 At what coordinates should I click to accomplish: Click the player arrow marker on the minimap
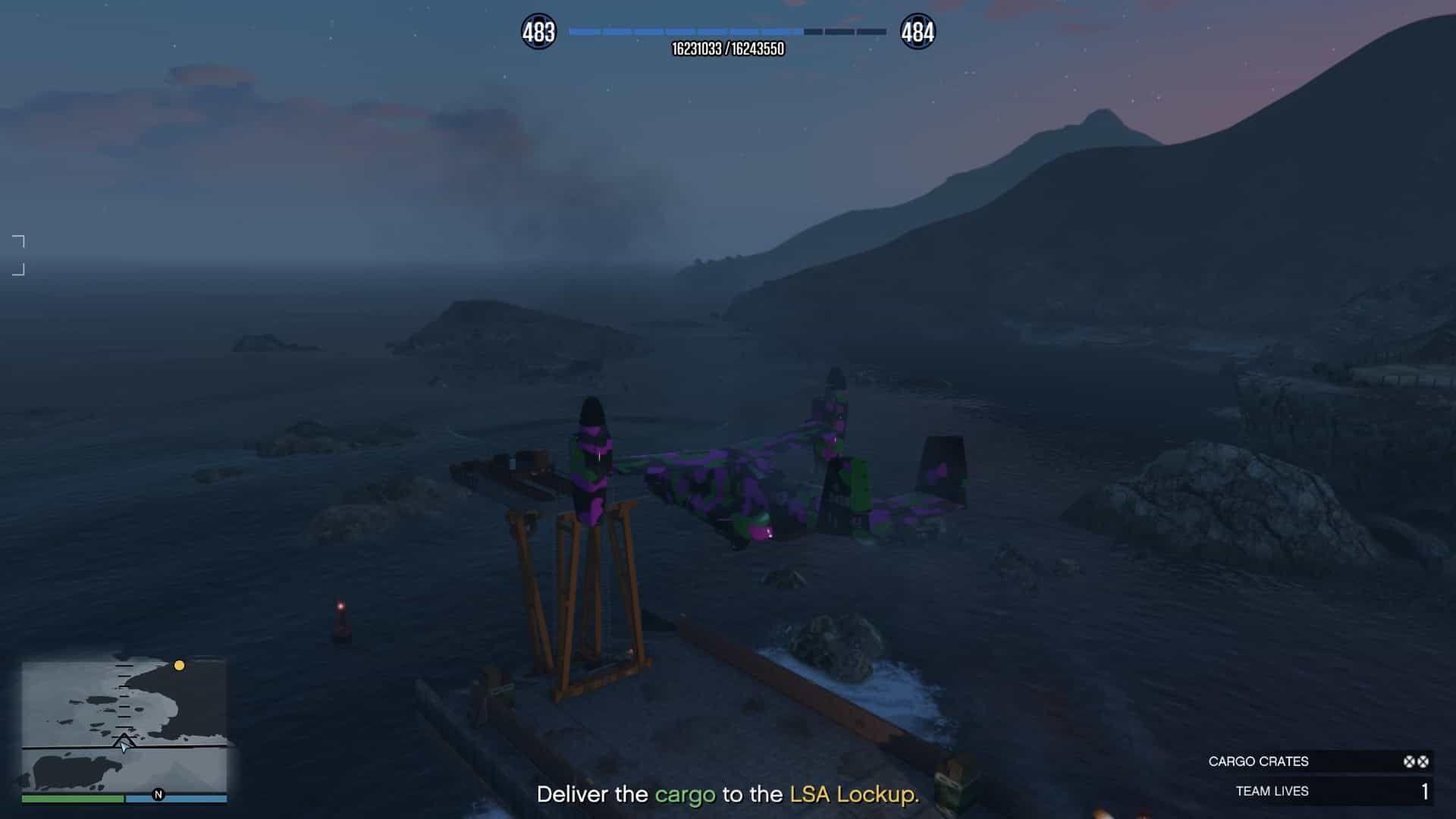(124, 744)
